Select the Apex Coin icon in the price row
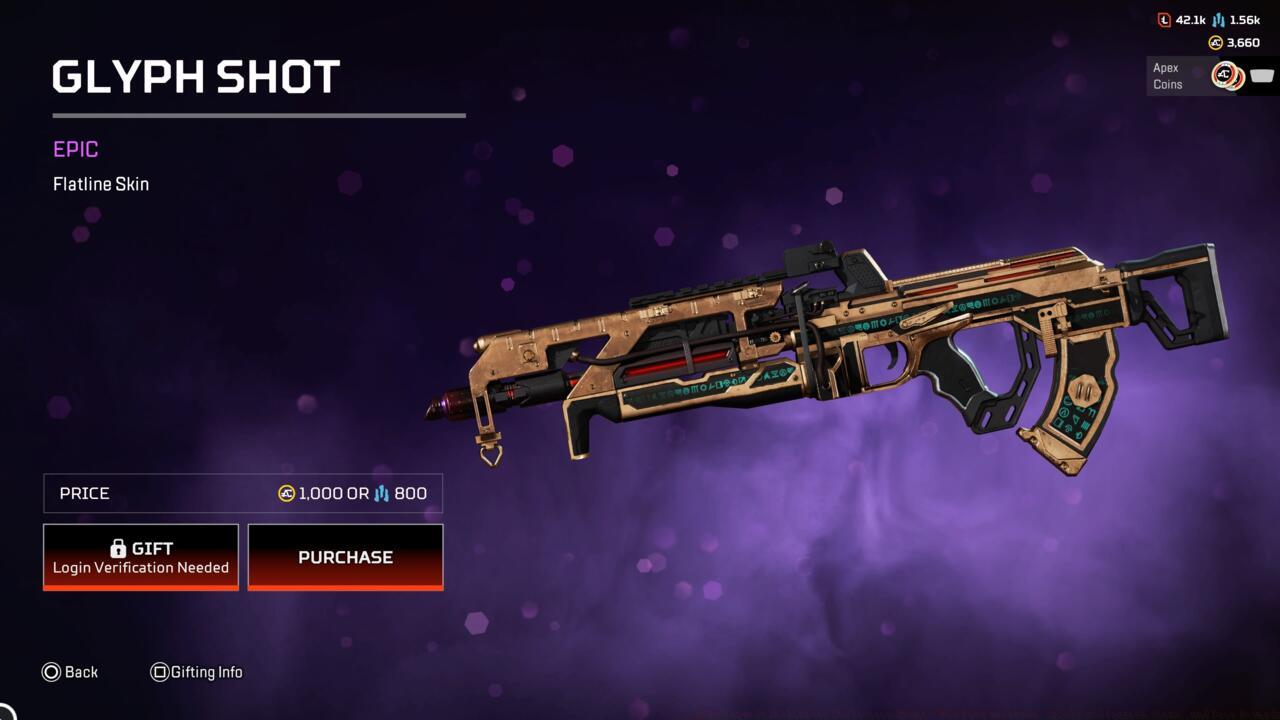 [285, 493]
